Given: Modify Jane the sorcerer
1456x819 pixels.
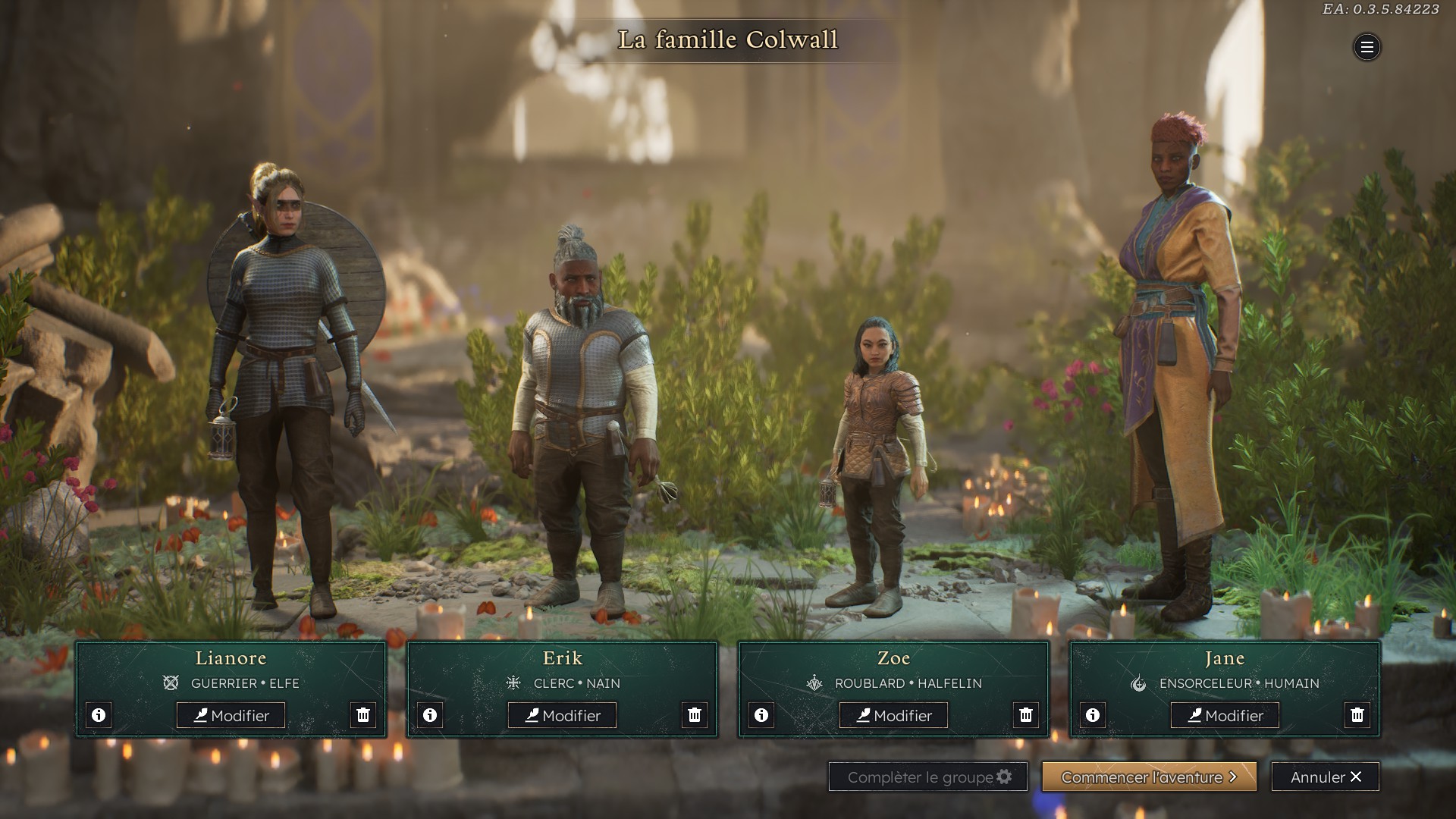Looking at the screenshot, I should 1225,715.
